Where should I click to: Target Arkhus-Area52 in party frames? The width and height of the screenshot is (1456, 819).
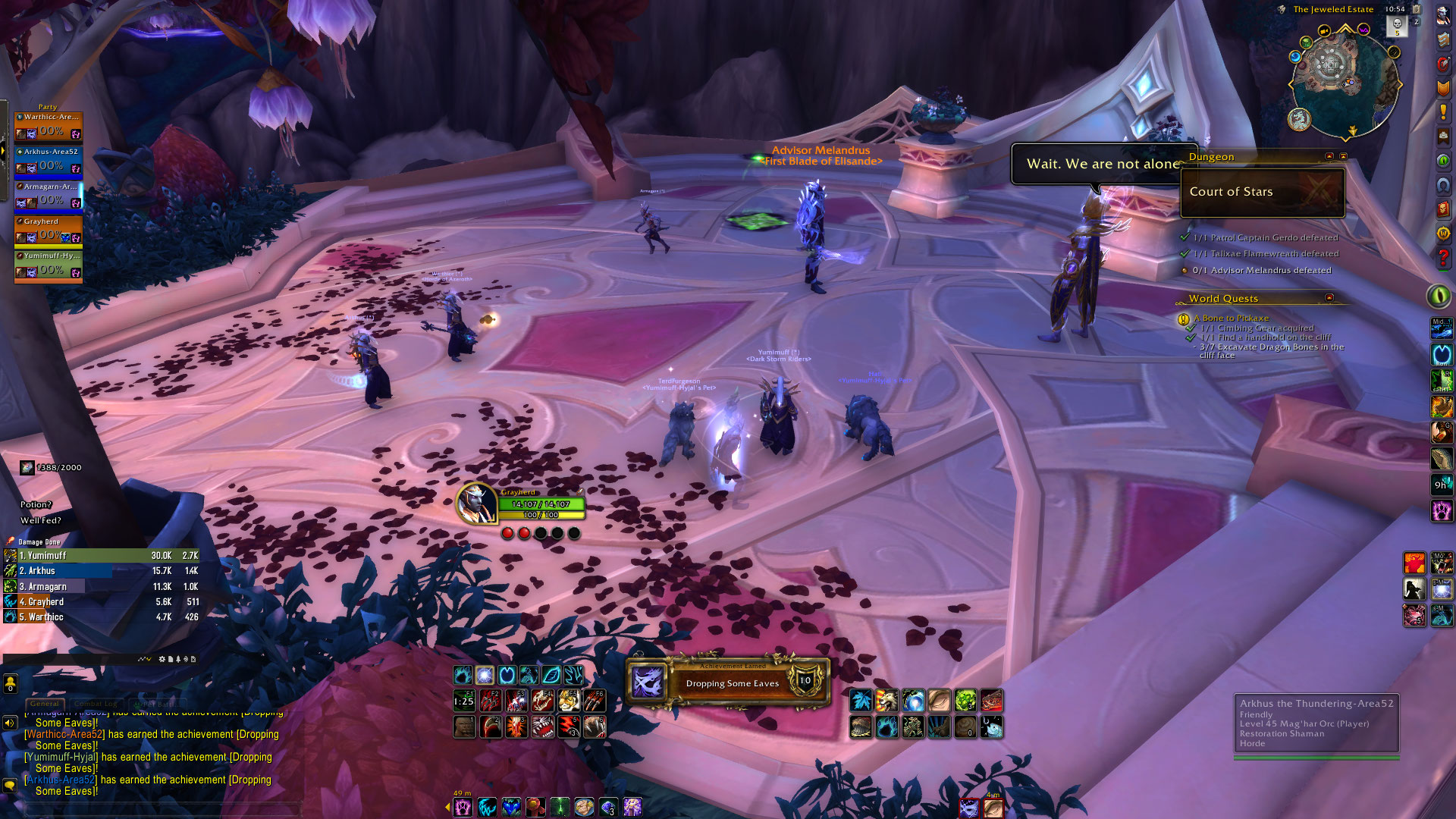[x=48, y=161]
